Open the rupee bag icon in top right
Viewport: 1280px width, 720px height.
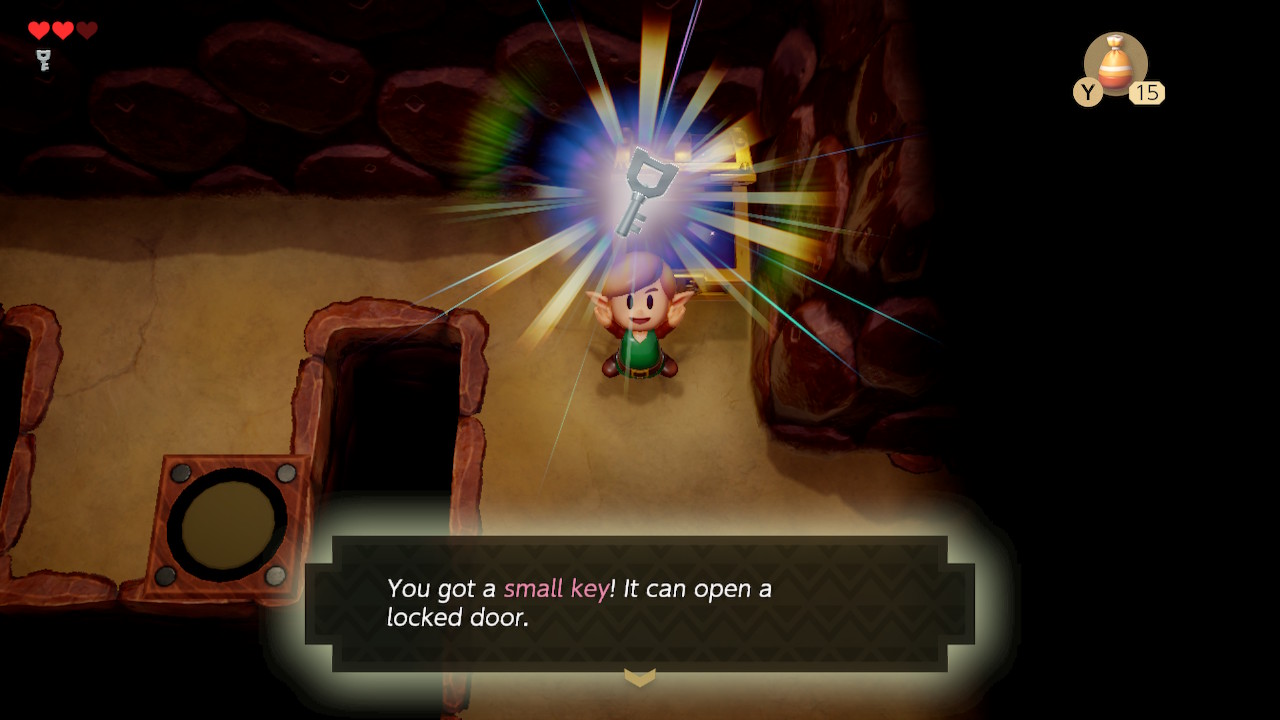point(1119,65)
